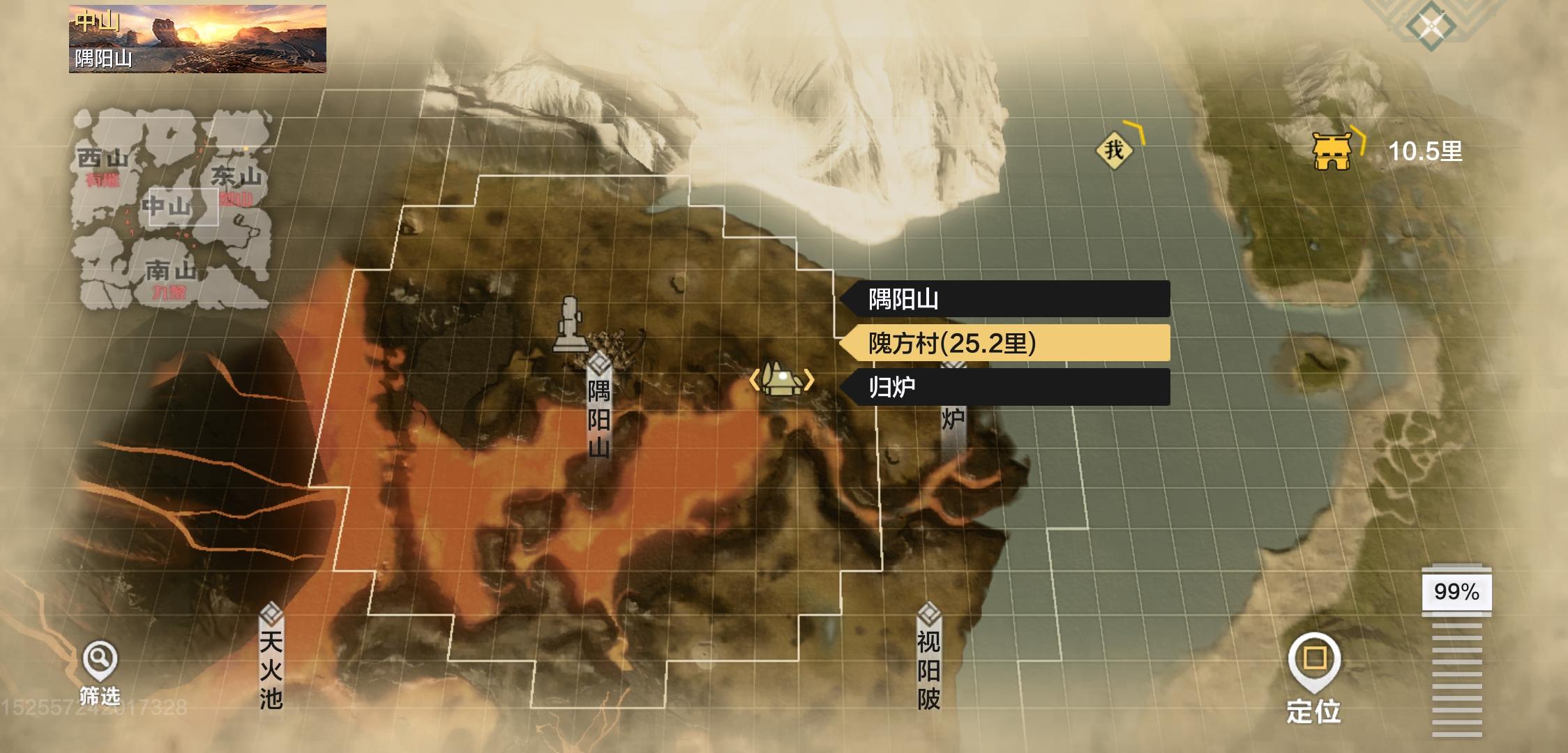Click the stone statue map marker

pos(571,324)
